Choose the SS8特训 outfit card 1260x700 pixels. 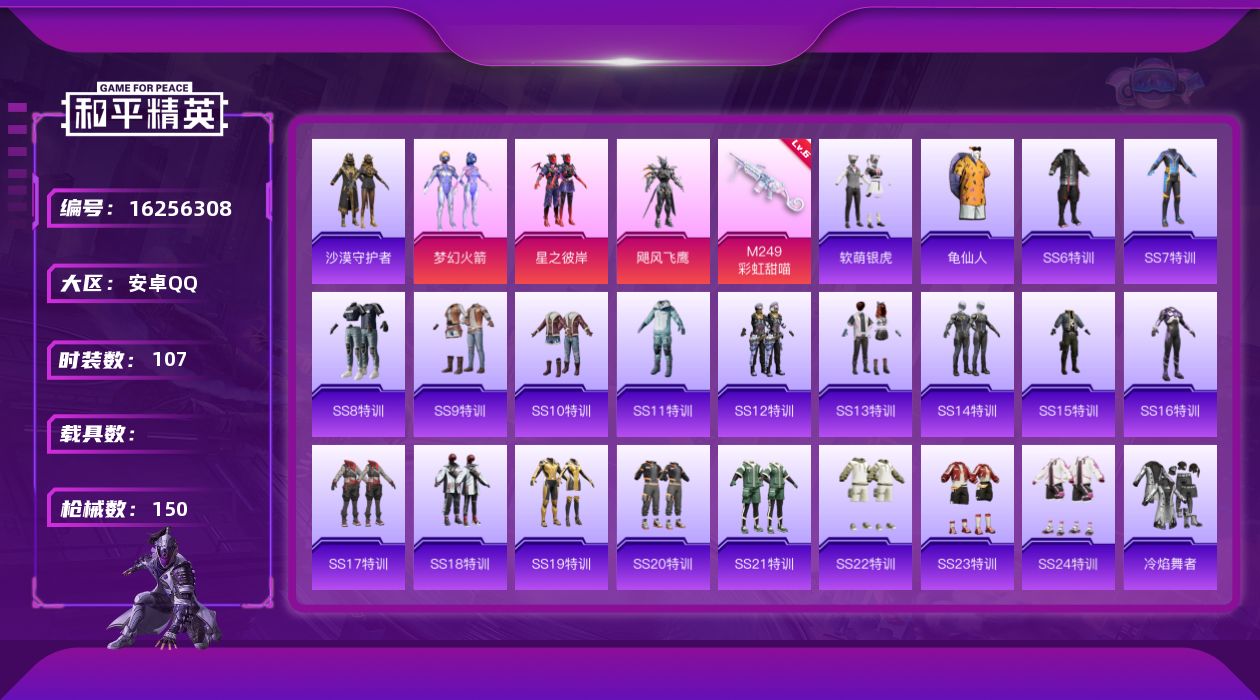pos(358,364)
